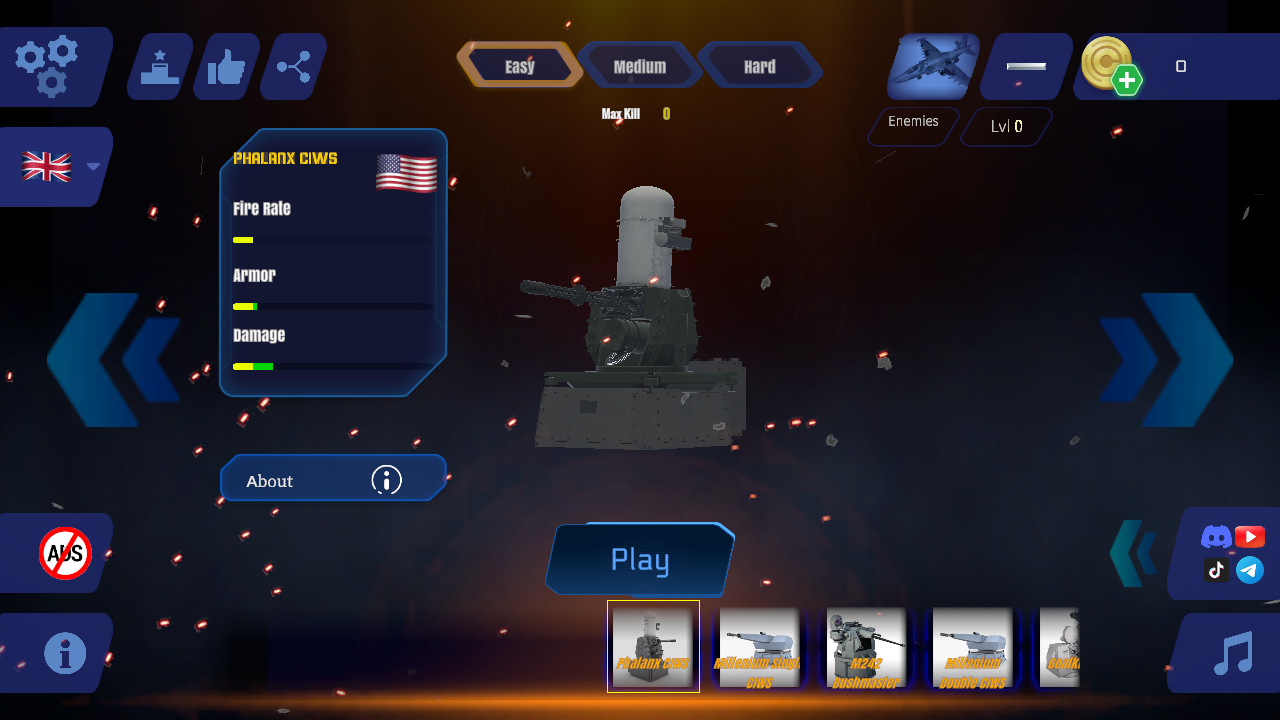The height and width of the screenshot is (720, 1280).
Task: Open the YouTube channel icon
Action: (1250, 537)
